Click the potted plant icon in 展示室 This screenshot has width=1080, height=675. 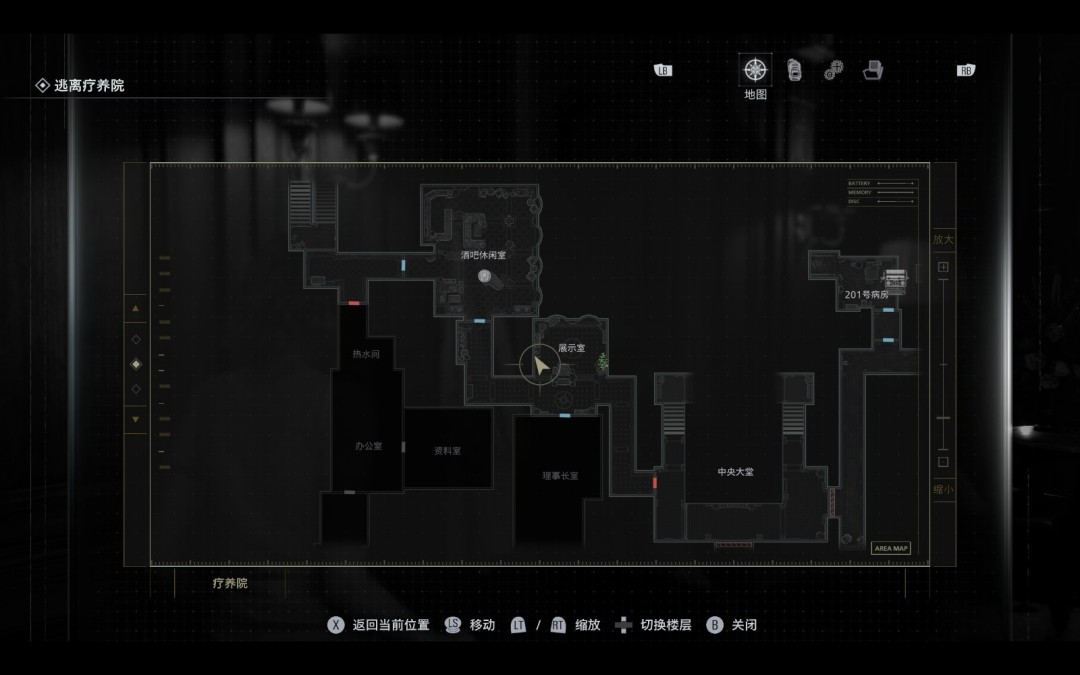click(x=602, y=365)
